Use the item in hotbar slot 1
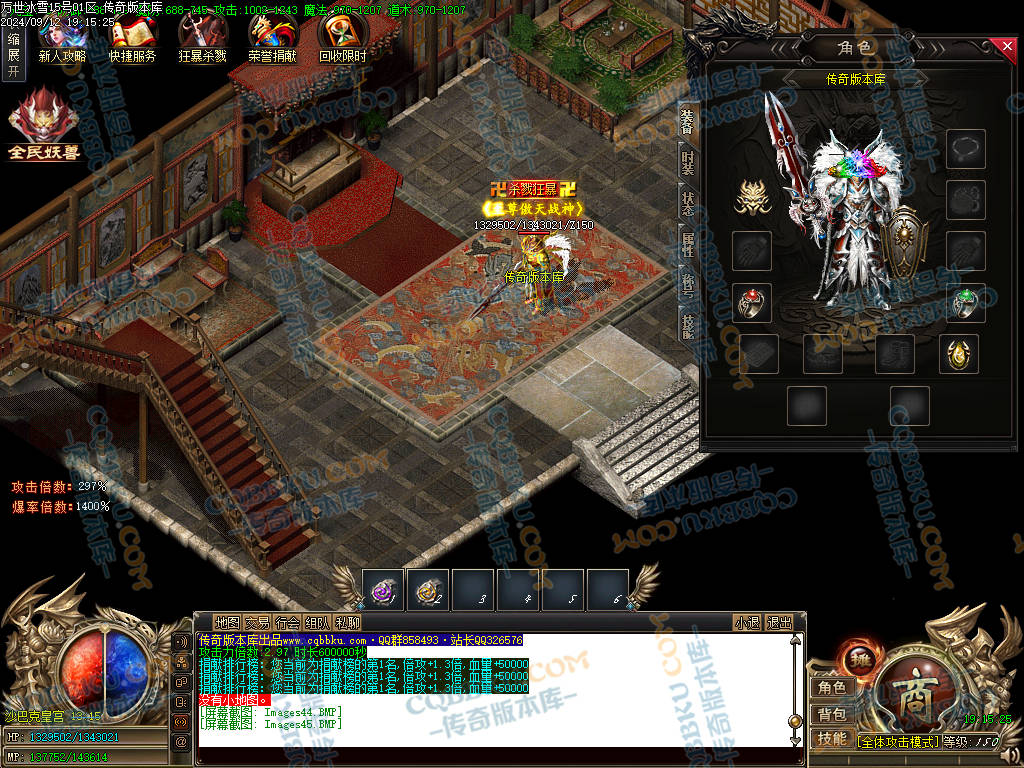Screen dimensions: 1024x768 click(x=382, y=590)
